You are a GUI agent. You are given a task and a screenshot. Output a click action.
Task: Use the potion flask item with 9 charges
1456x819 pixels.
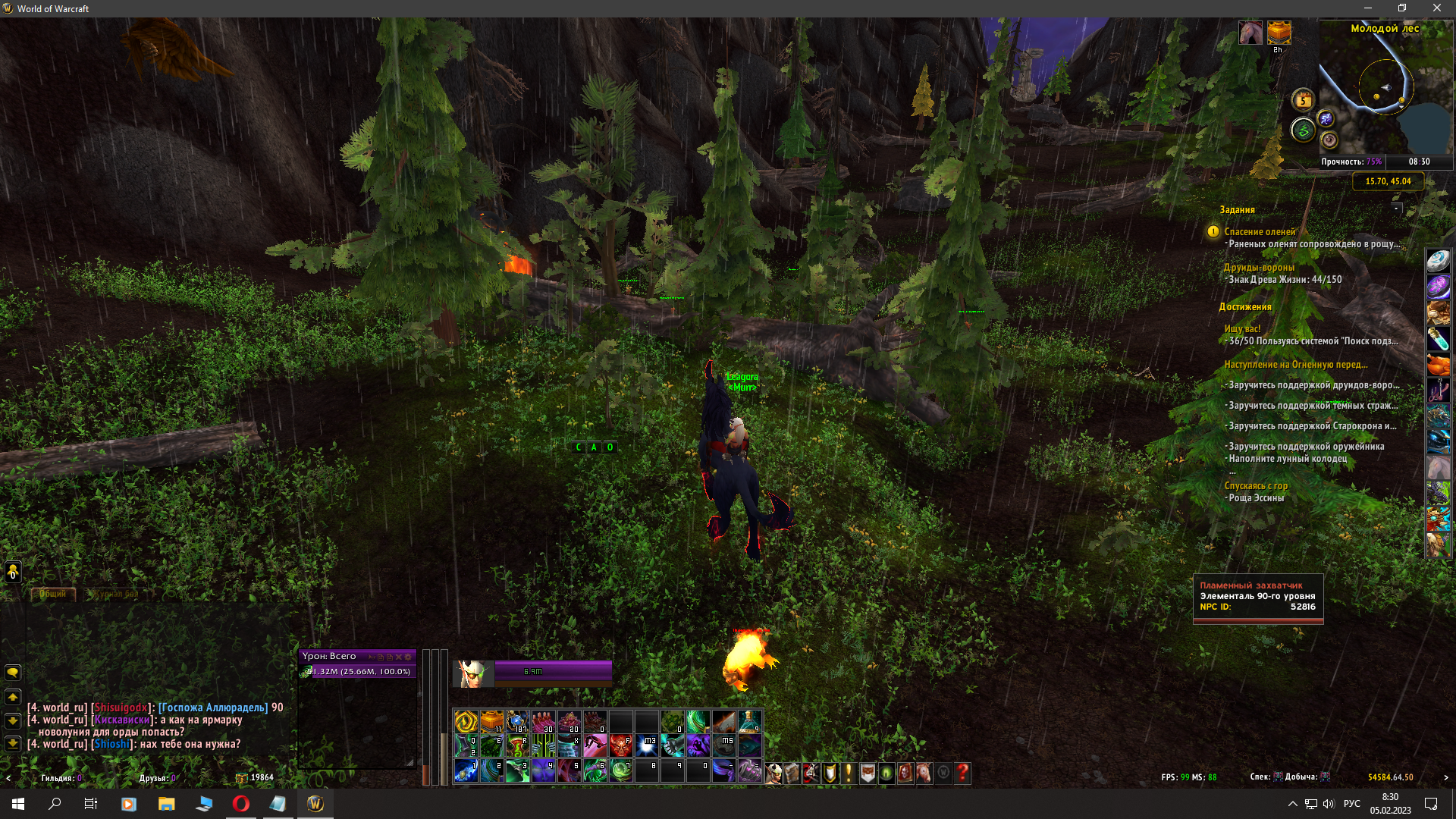coord(749,721)
